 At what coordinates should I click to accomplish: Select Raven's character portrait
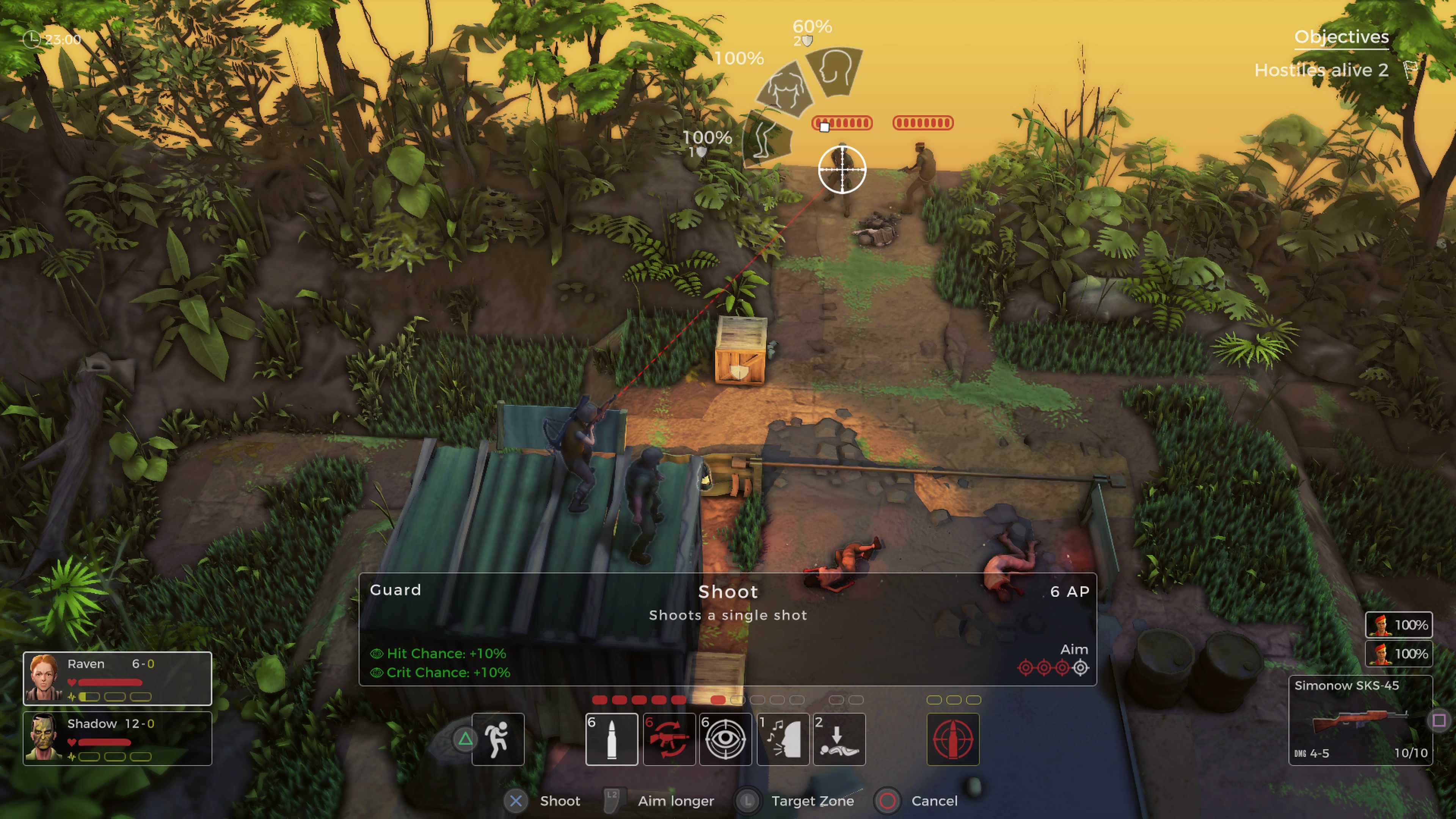44,678
